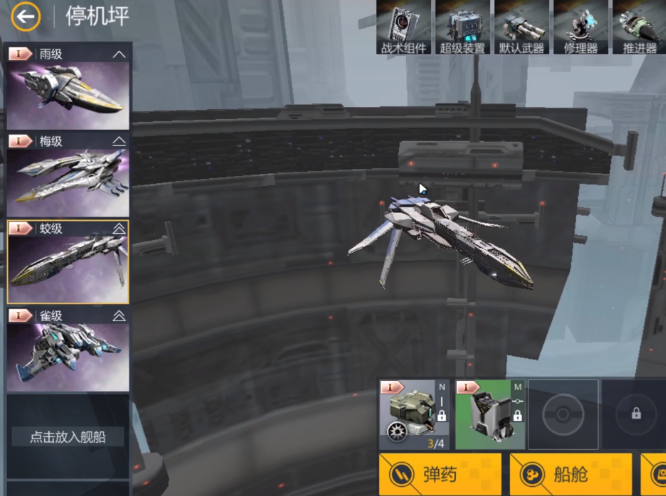Open the 弹药 ammunition panel
666x496 pixels.
440,475
